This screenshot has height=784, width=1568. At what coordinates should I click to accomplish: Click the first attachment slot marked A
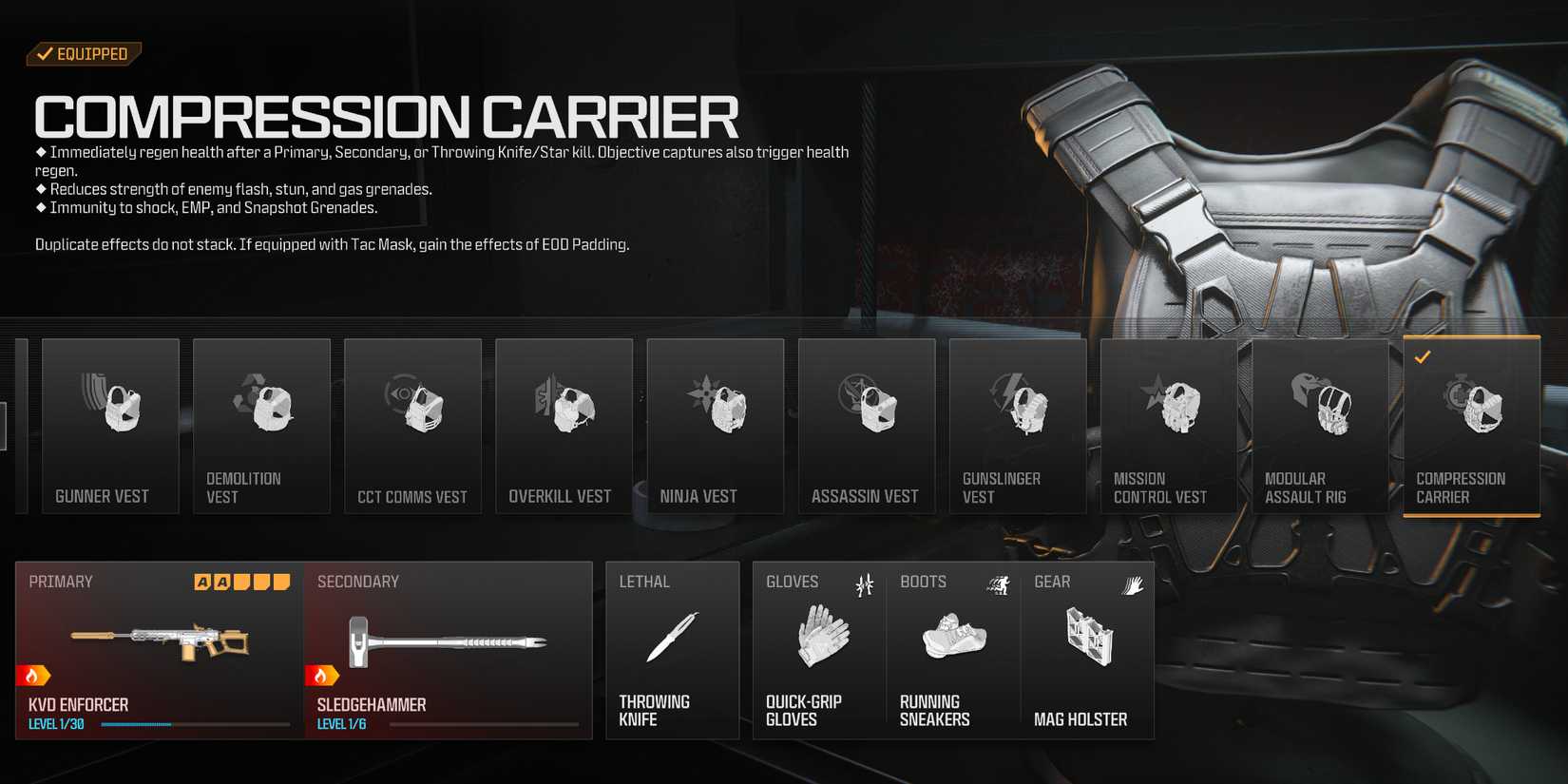point(201,581)
